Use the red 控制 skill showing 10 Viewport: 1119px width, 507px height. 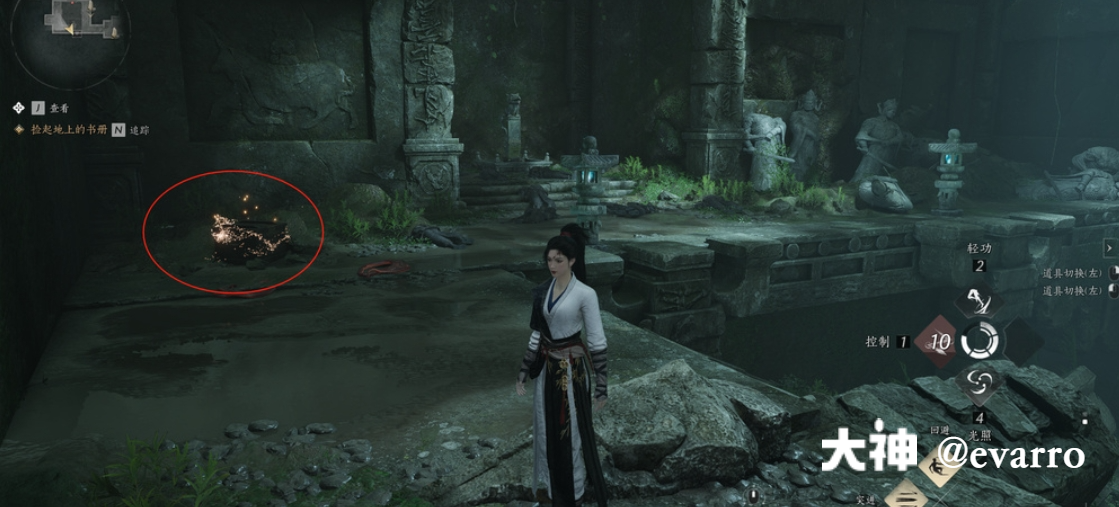pyautogui.click(x=939, y=341)
